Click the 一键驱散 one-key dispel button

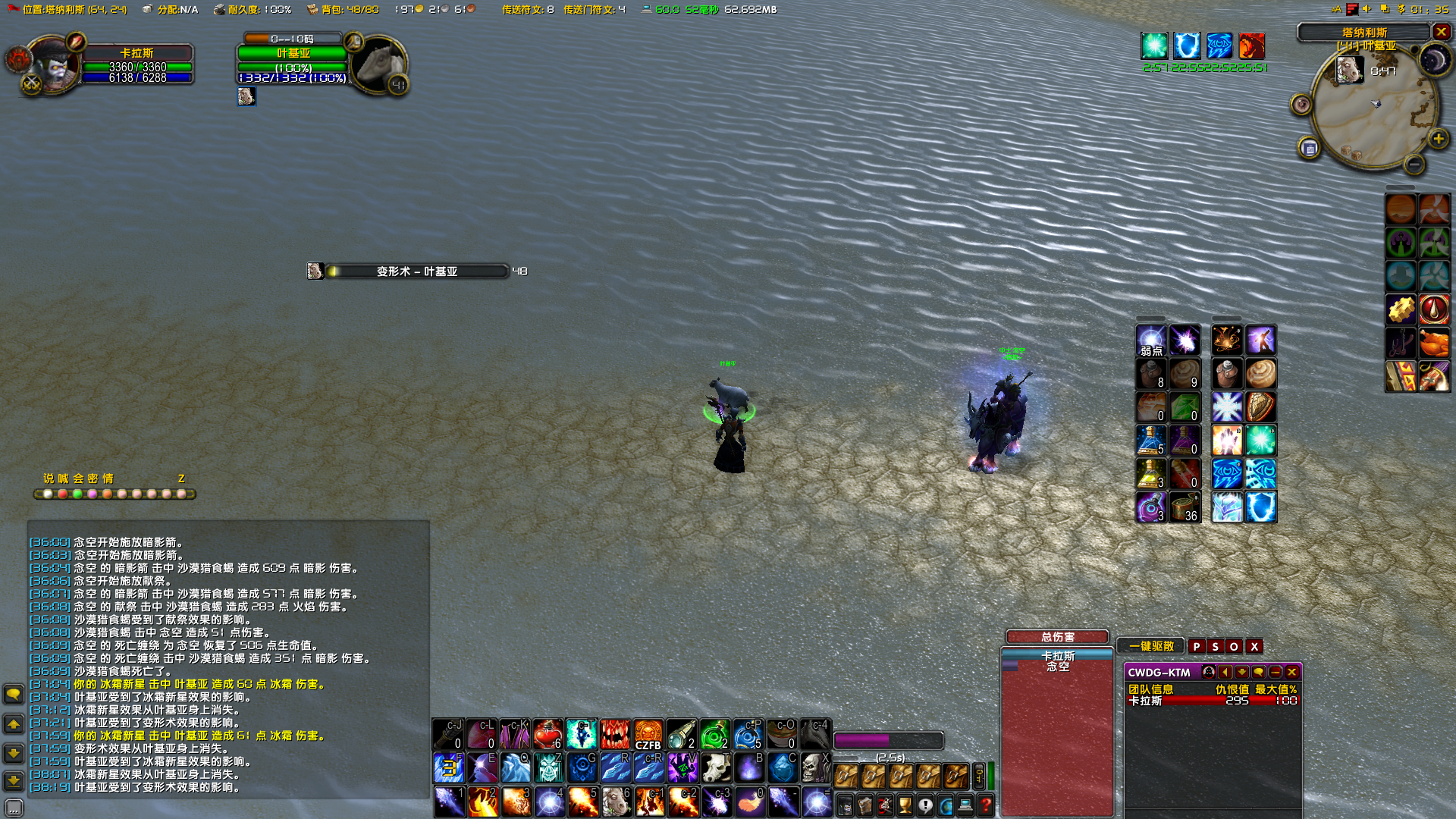point(1150,646)
